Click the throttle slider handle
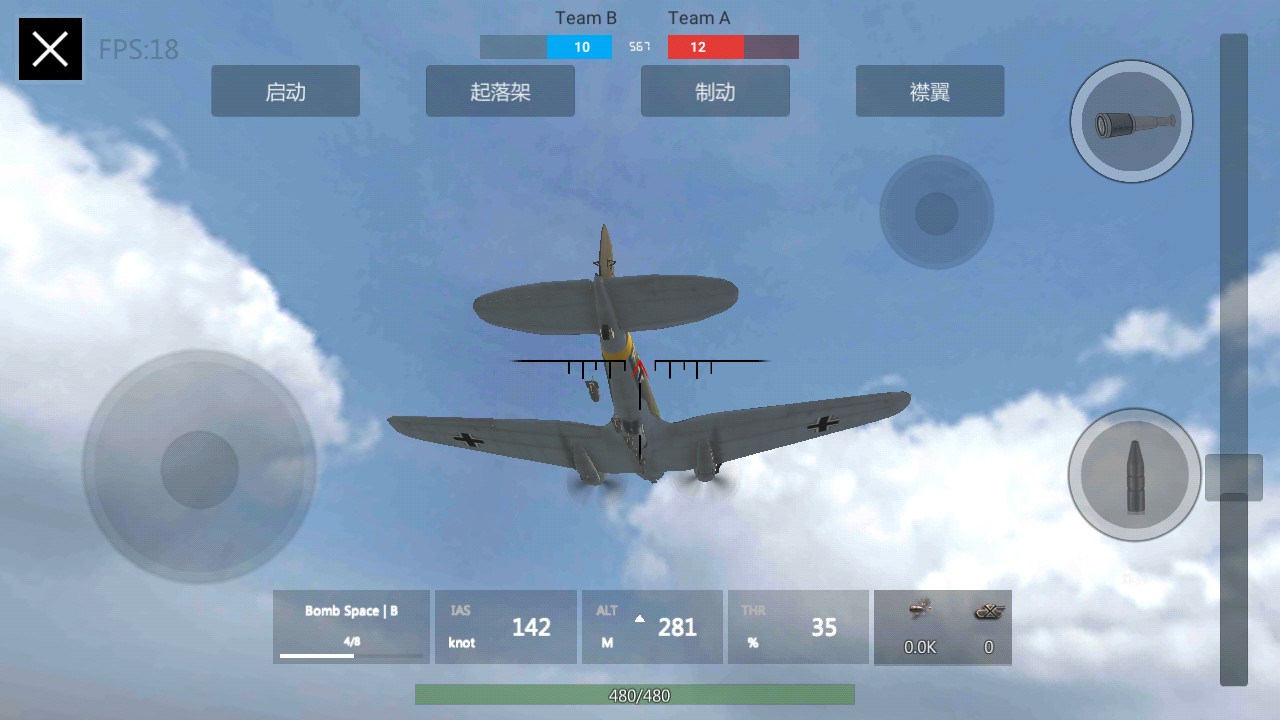1280x720 pixels. (x=1234, y=477)
